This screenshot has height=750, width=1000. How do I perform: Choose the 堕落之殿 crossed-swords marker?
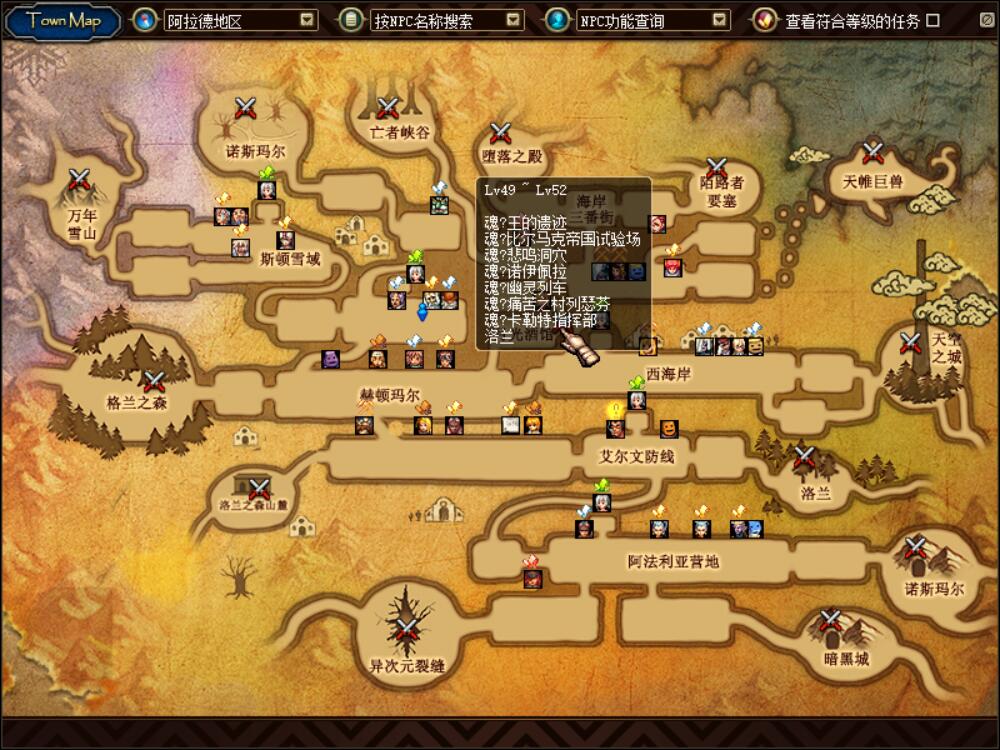point(501,132)
